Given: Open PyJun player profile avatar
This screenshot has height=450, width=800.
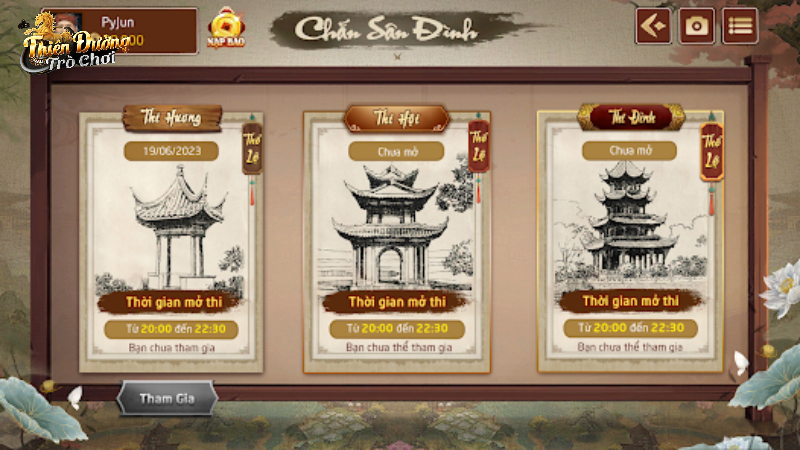Looking at the screenshot, I should tap(68, 27).
